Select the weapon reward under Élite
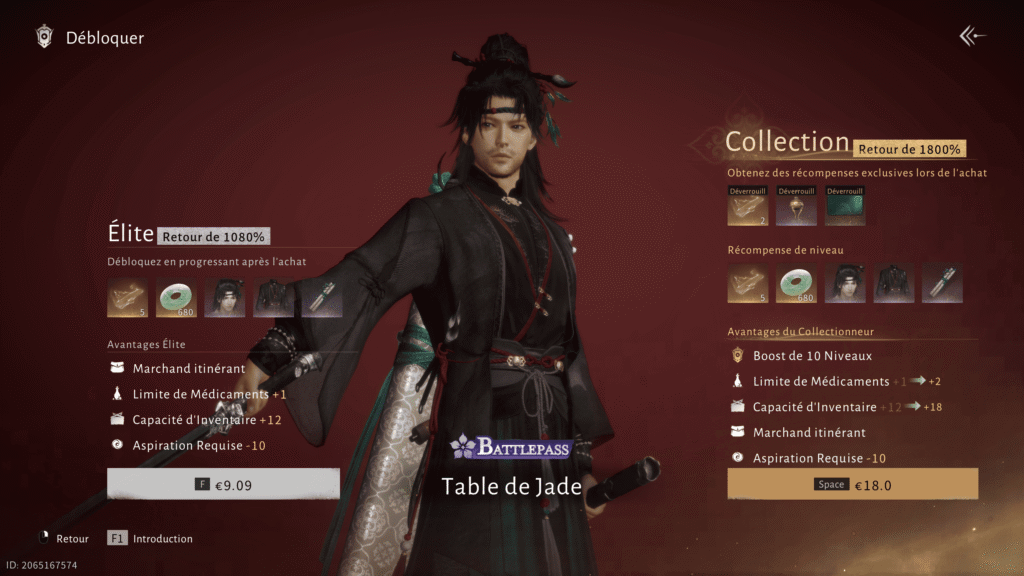Image resolution: width=1024 pixels, height=576 pixels. (x=321, y=298)
